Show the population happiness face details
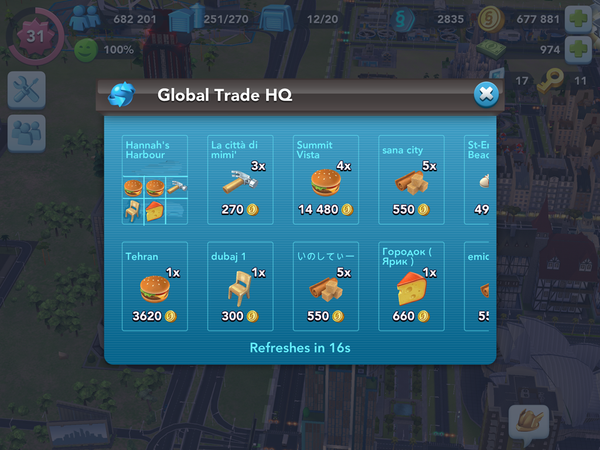Image resolution: width=600 pixels, height=450 pixels. (87, 49)
